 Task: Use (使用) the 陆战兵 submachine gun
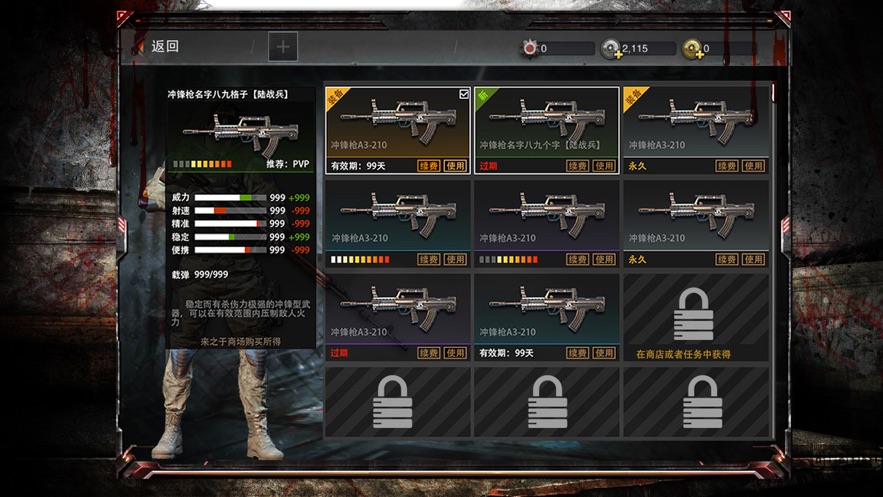[604, 166]
